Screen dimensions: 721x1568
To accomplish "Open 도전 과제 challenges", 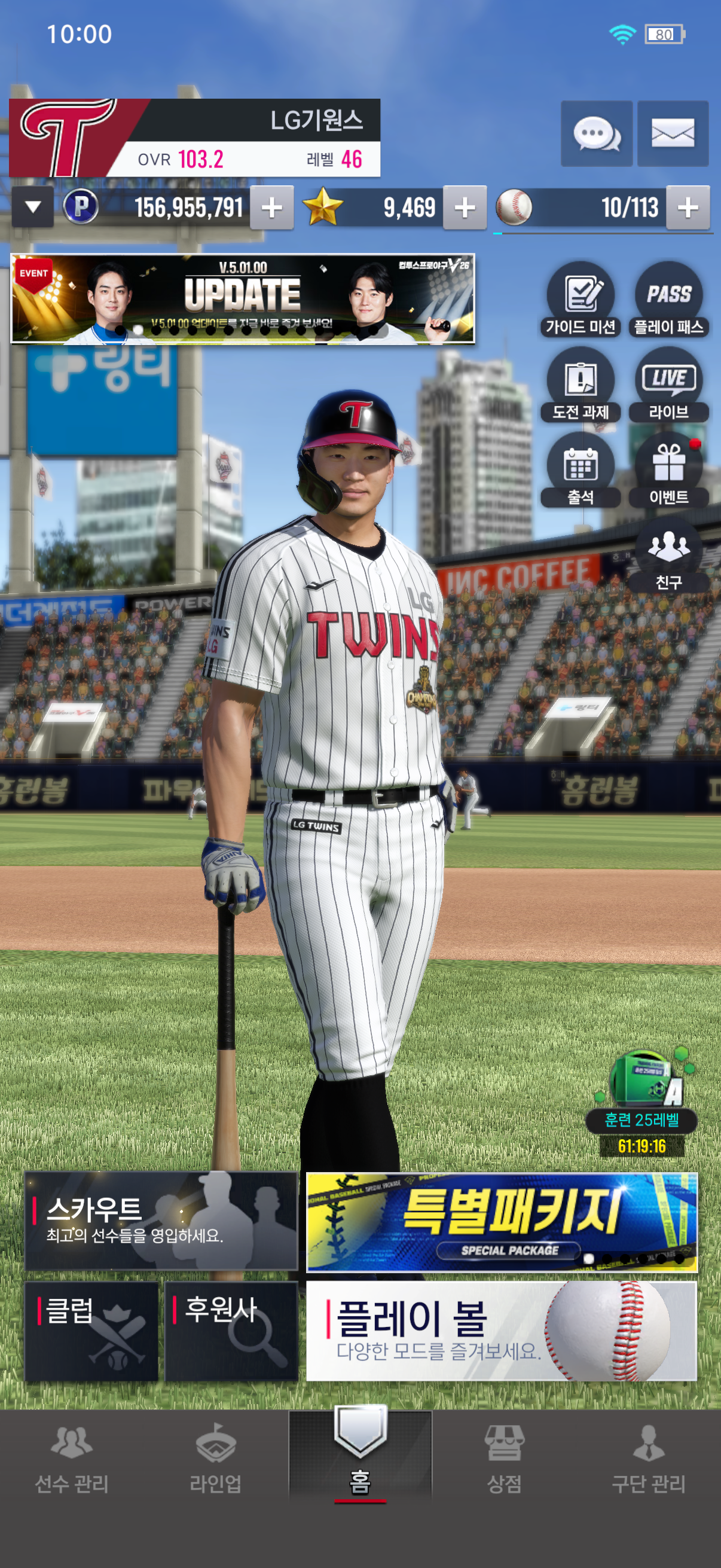I will click(581, 385).
